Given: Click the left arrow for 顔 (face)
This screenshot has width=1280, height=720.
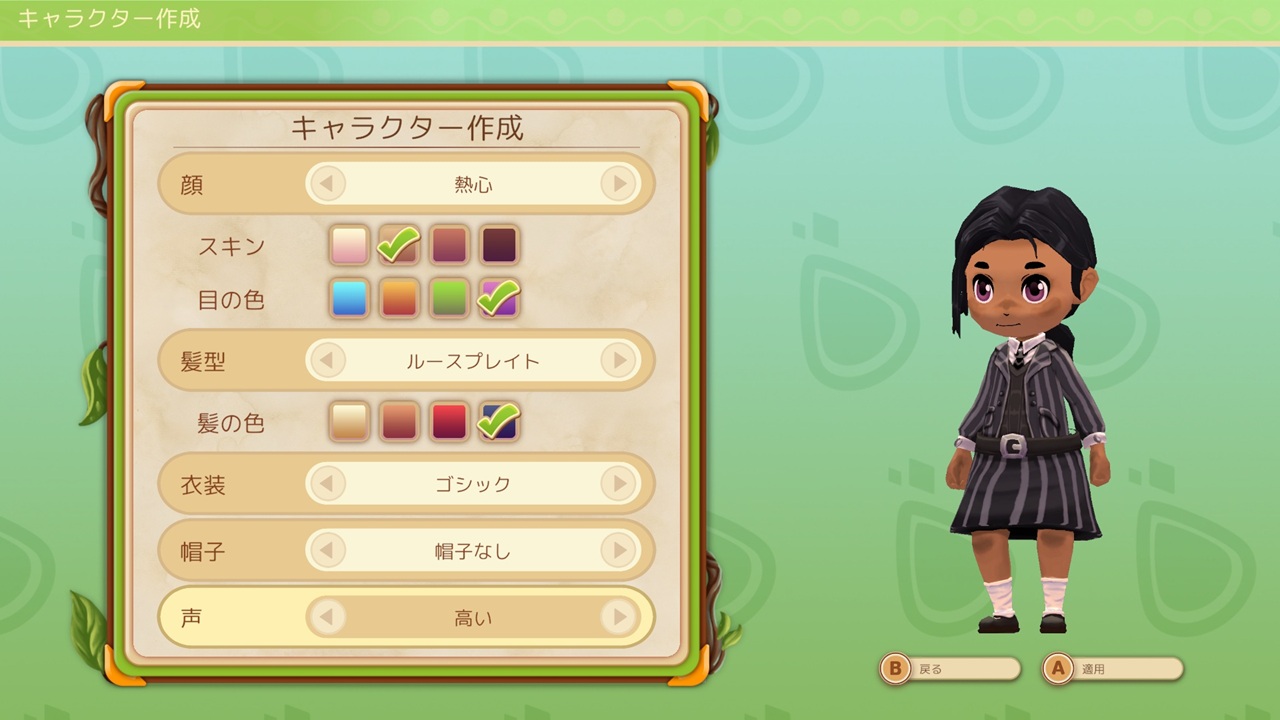Looking at the screenshot, I should pos(327,184).
